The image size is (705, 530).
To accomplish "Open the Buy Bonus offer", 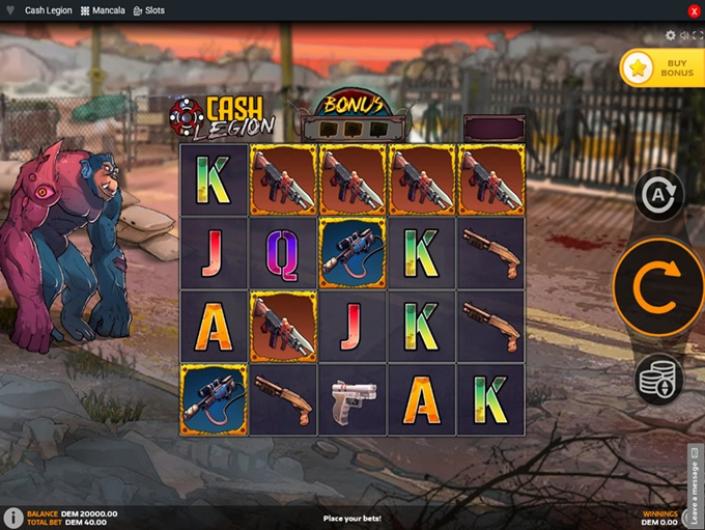I will pyautogui.click(x=662, y=68).
